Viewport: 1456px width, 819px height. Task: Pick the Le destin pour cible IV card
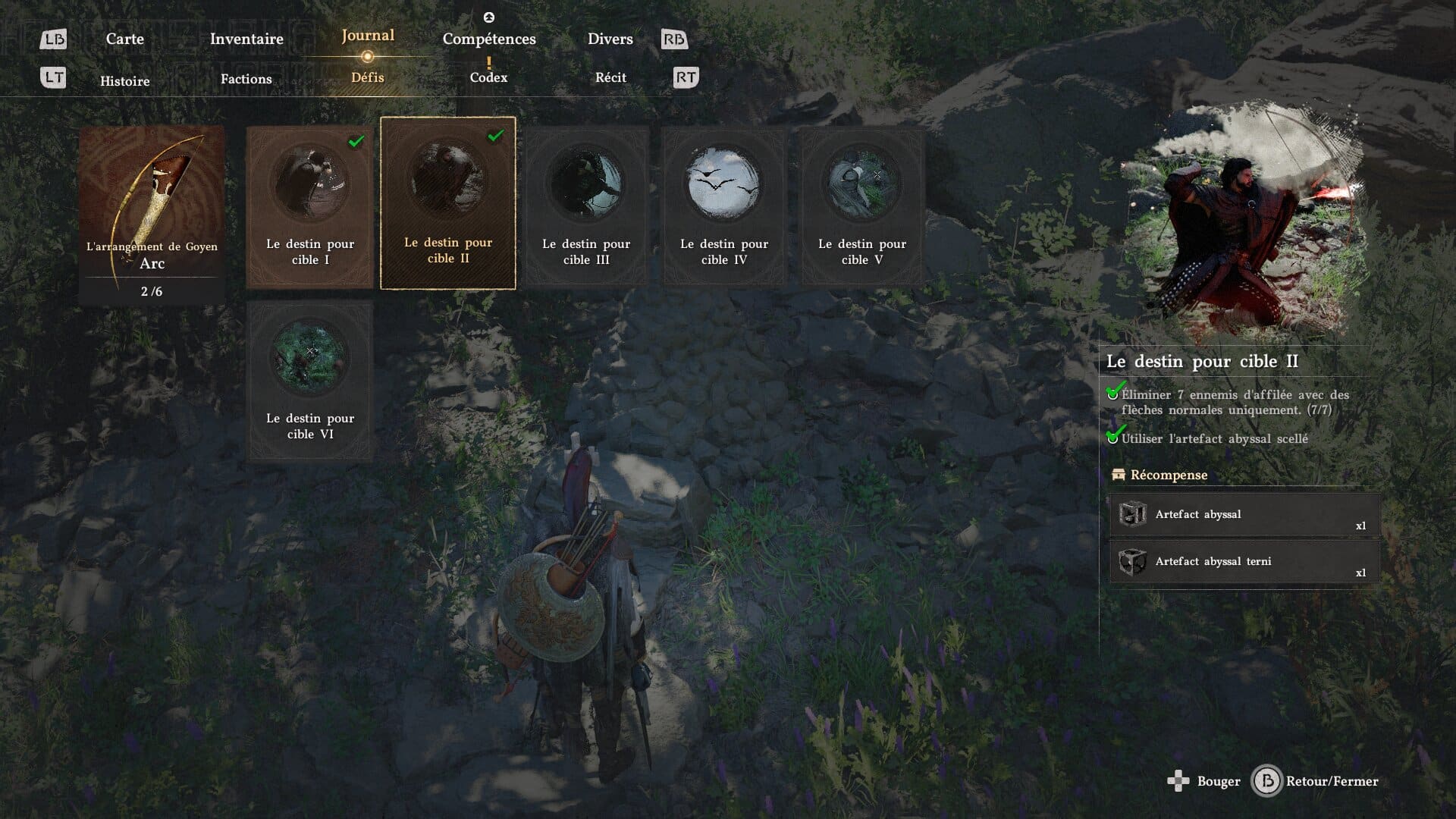[724, 207]
